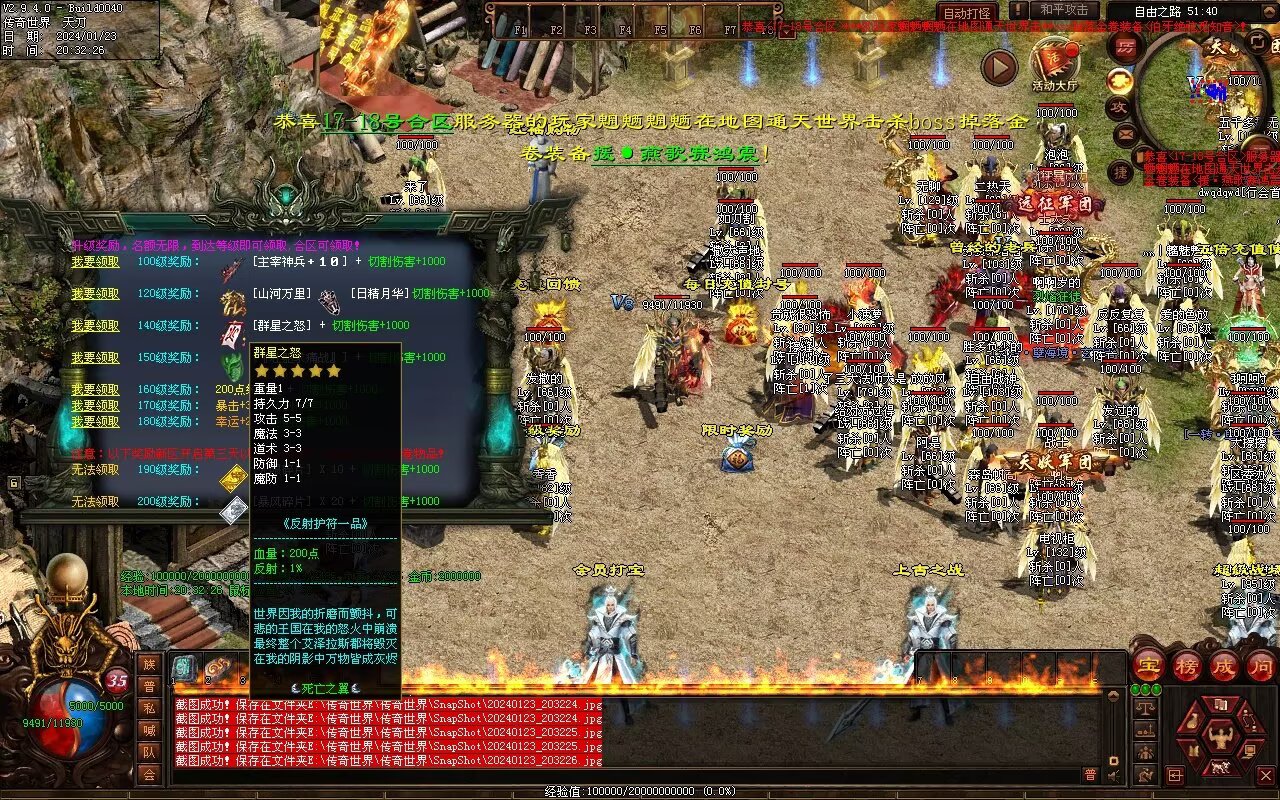Toggle the 自动打怪 auto-fight button
Image resolution: width=1280 pixels, height=800 pixels.
pyautogui.click(x=967, y=13)
